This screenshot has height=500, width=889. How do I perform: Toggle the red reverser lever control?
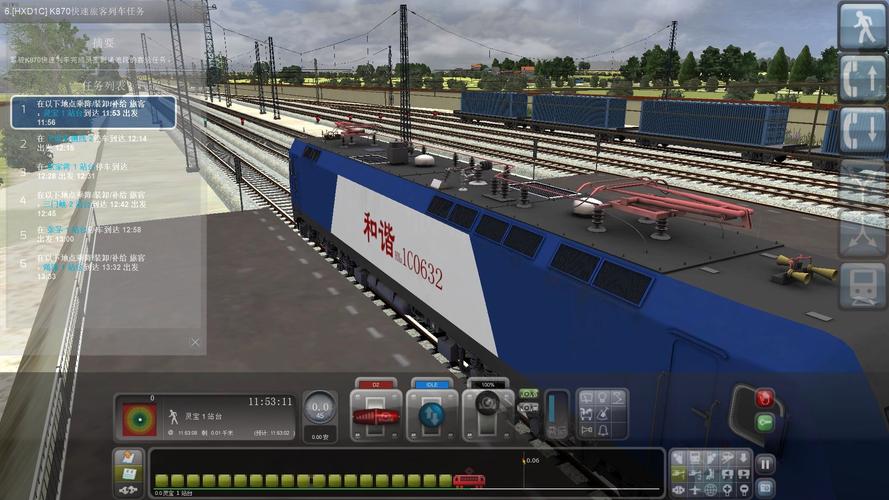tap(376, 414)
